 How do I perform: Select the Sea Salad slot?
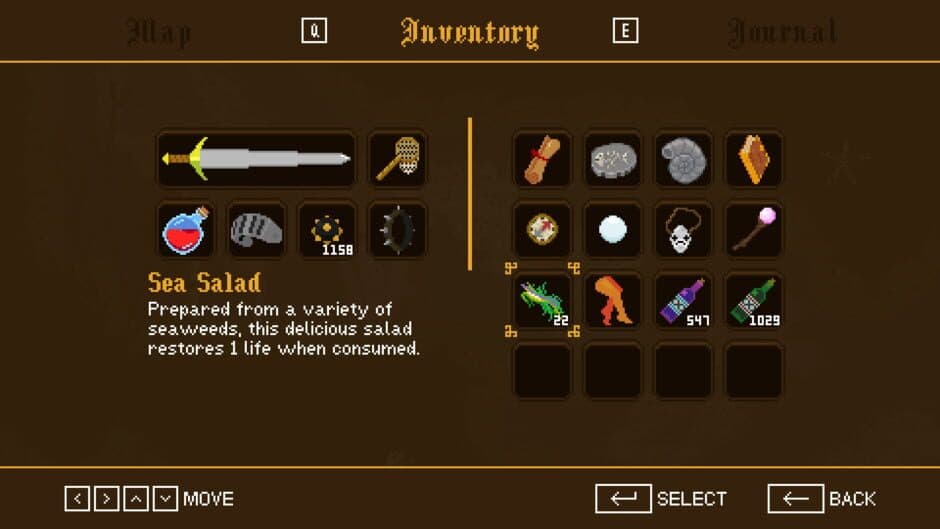tap(542, 300)
